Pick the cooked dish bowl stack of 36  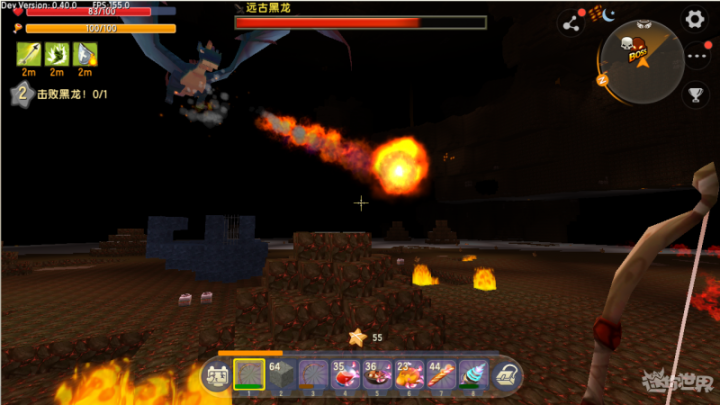[377, 375]
